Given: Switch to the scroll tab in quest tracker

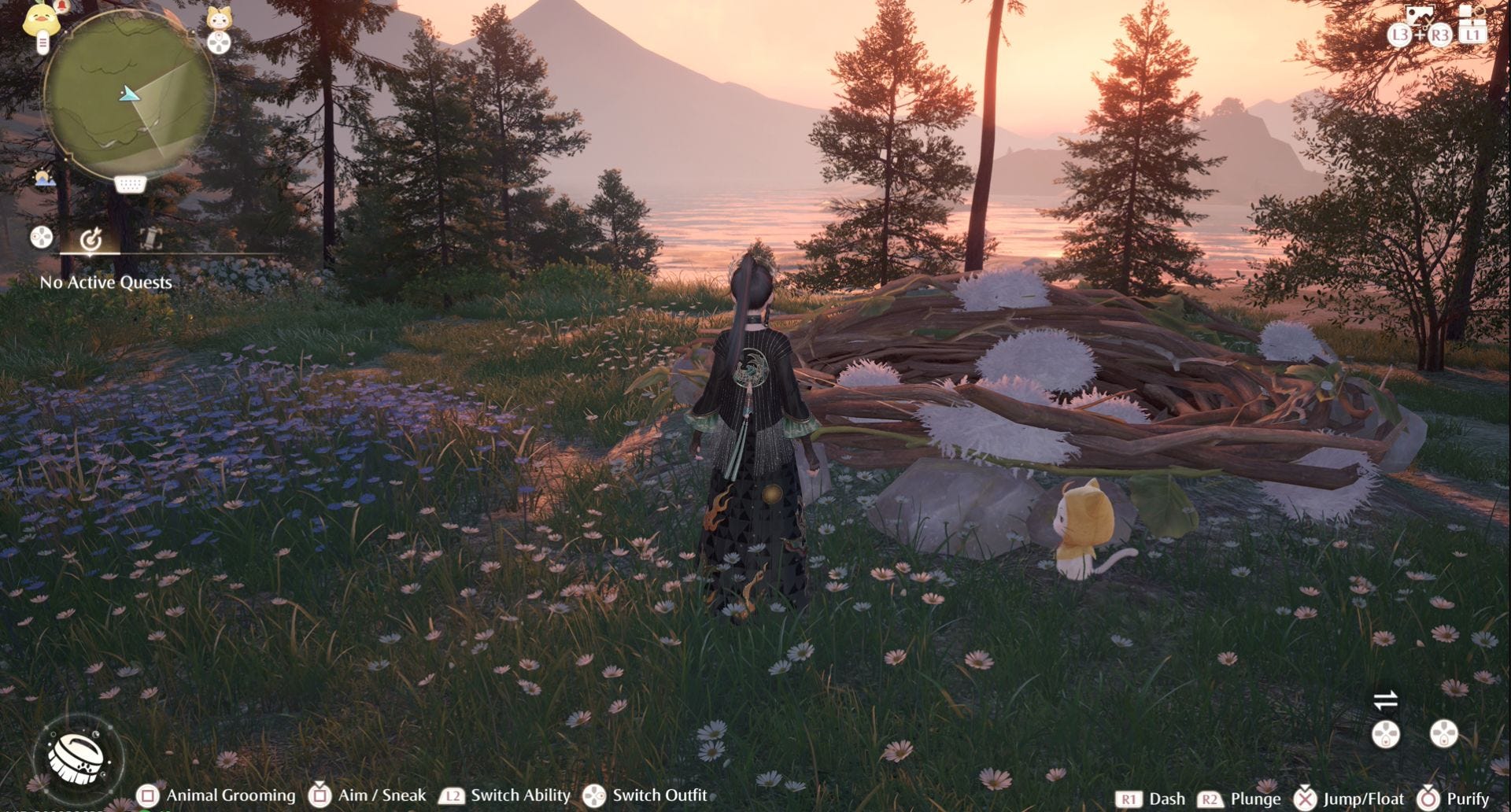Looking at the screenshot, I should (x=150, y=238).
